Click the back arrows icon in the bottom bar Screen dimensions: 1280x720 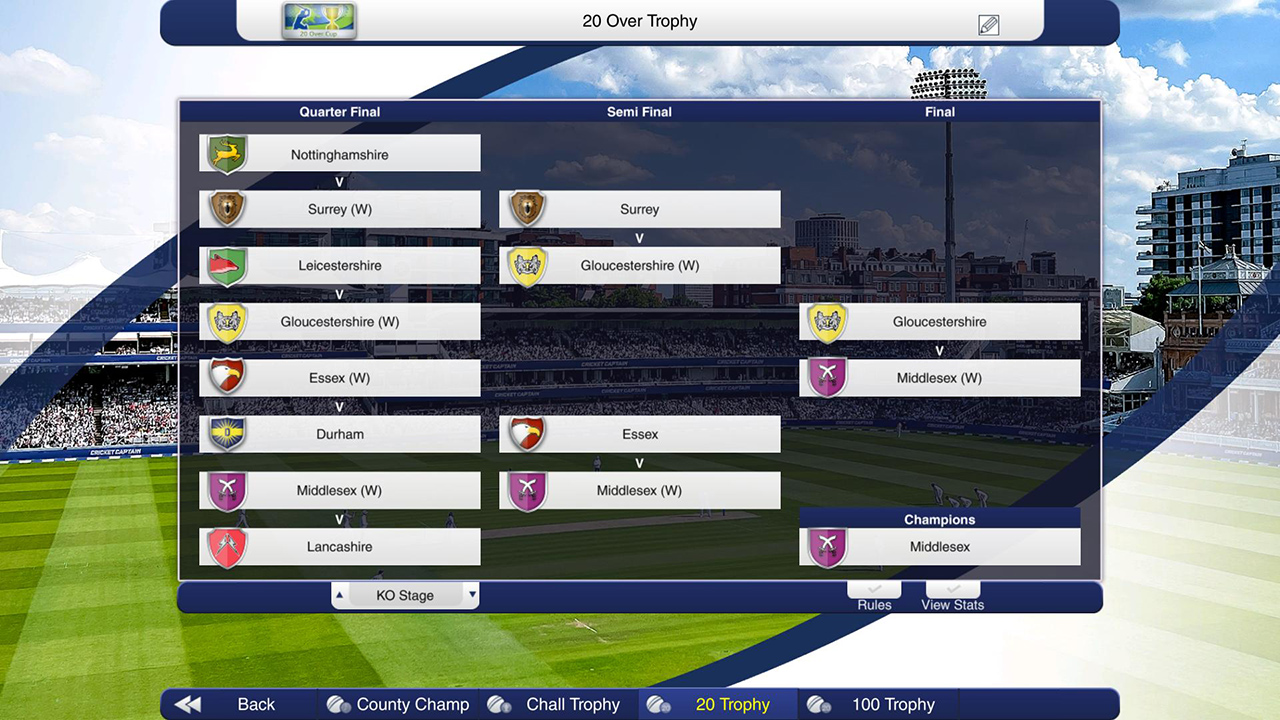click(x=186, y=704)
